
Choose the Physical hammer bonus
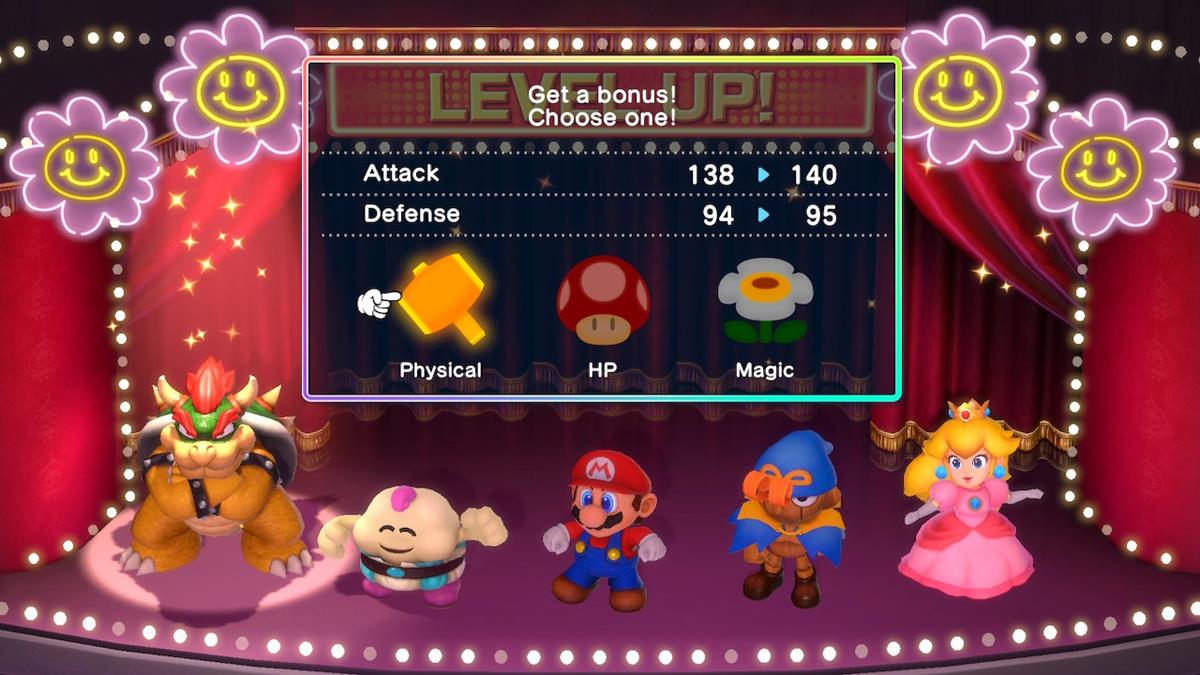click(x=444, y=300)
